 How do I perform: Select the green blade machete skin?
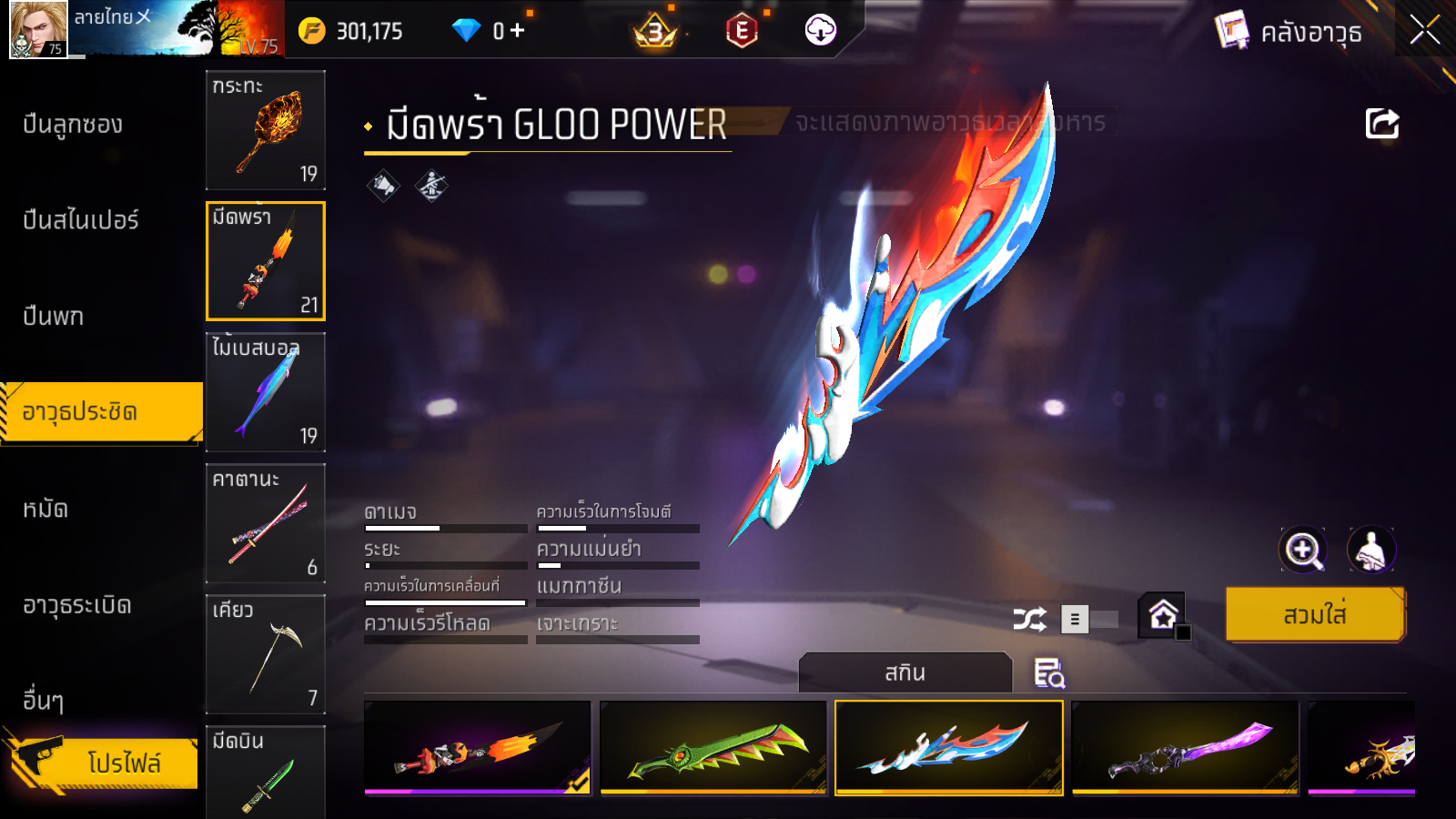click(x=713, y=748)
